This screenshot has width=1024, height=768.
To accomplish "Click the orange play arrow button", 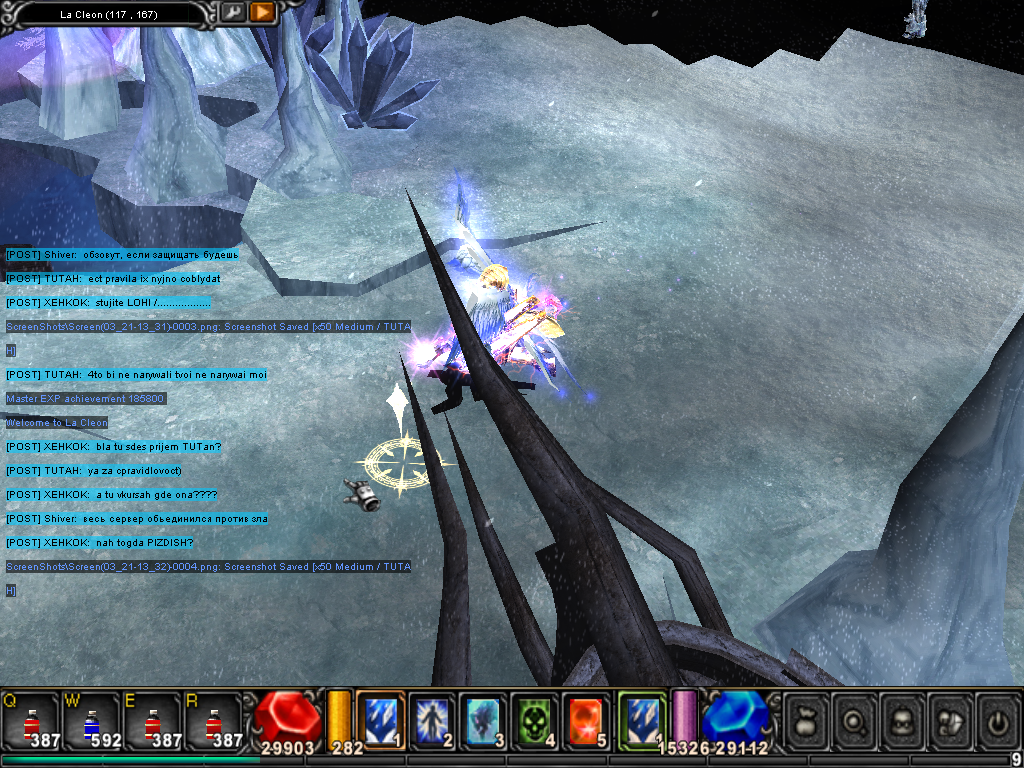I will 262,13.
